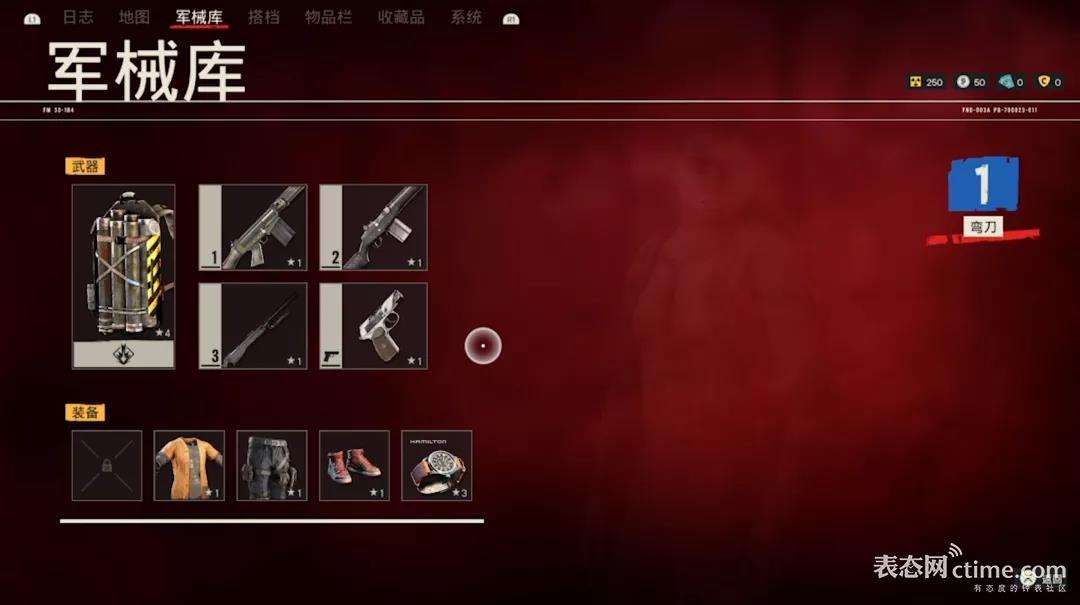Click the locked head gear slot
The height and width of the screenshot is (605, 1080).
pos(107,465)
